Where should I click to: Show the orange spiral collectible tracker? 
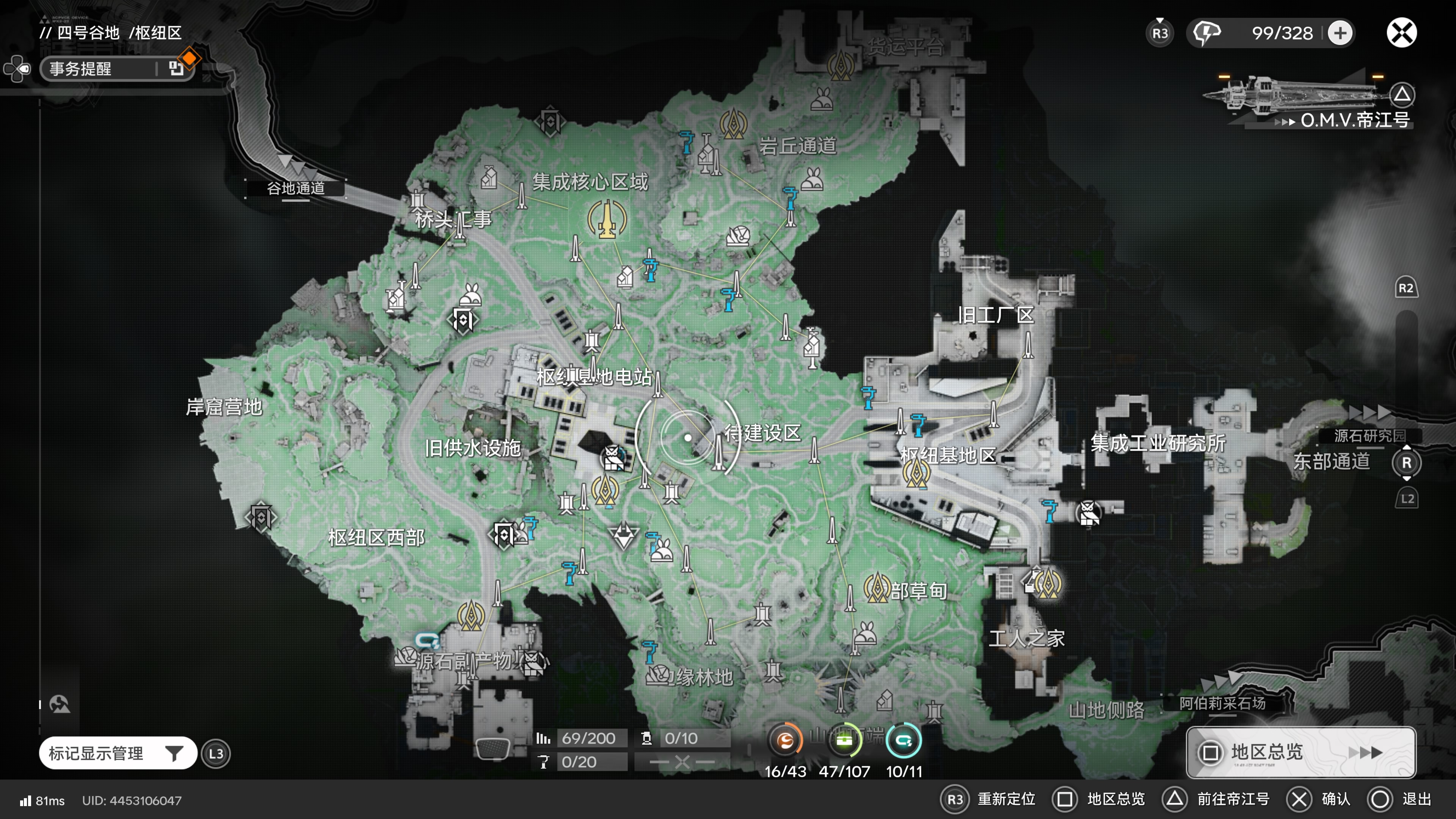click(x=785, y=741)
